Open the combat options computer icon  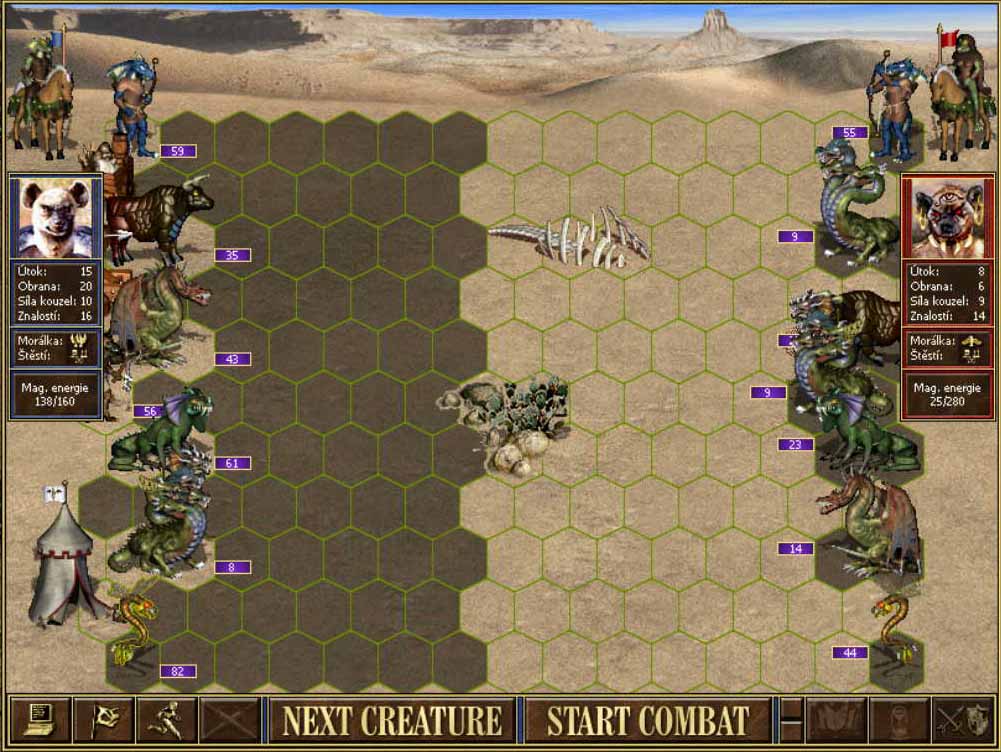click(39, 719)
